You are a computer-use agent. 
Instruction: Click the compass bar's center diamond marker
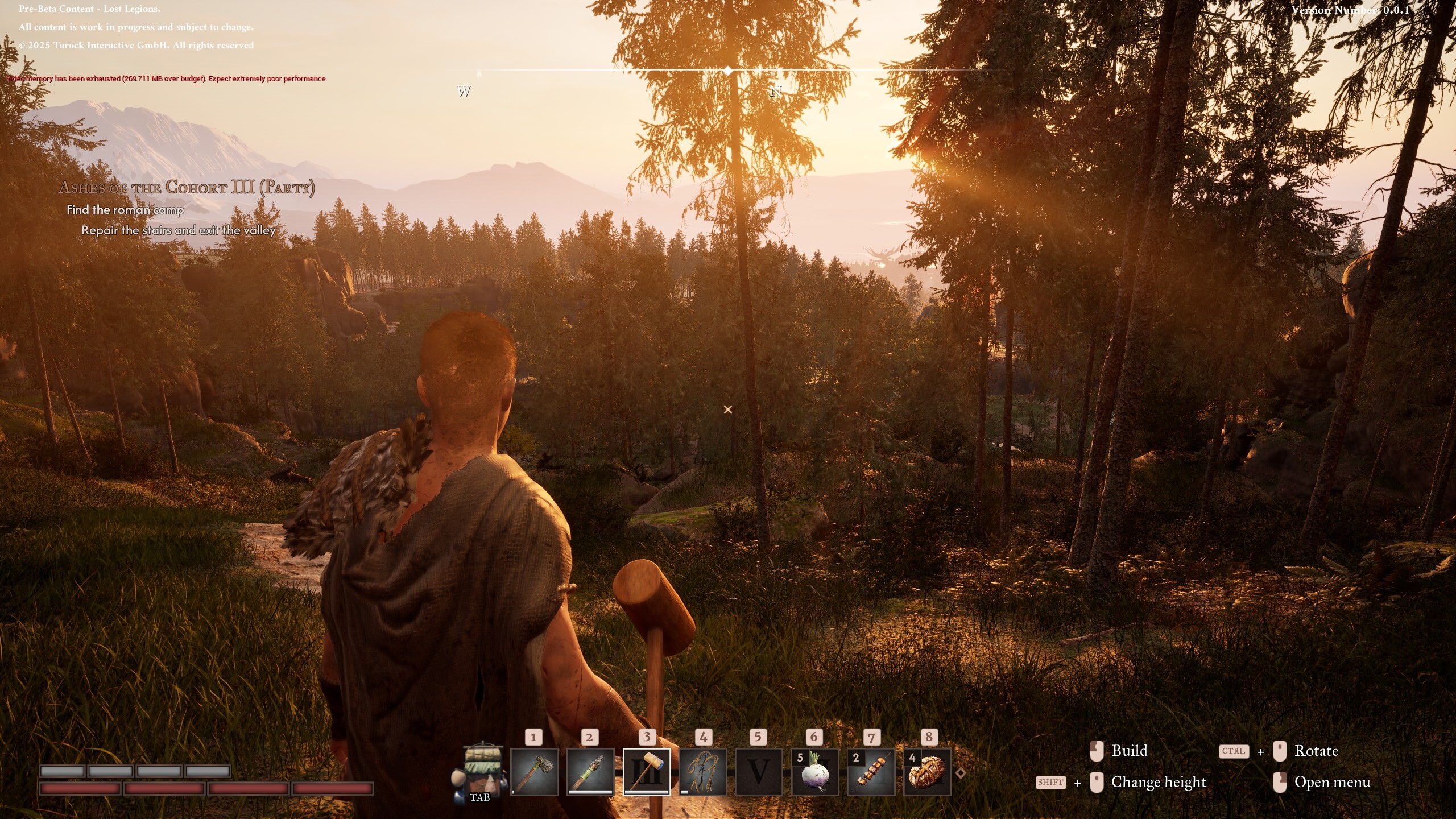coord(729,70)
